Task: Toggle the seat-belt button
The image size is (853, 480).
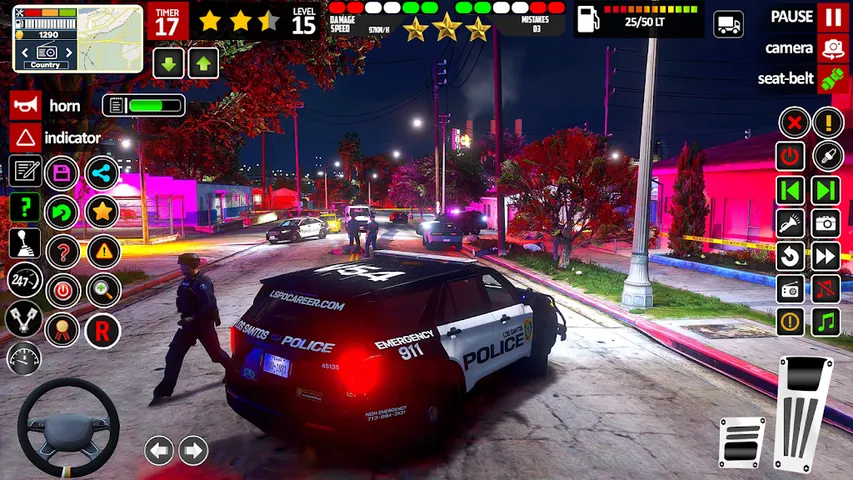Action: [x=832, y=79]
